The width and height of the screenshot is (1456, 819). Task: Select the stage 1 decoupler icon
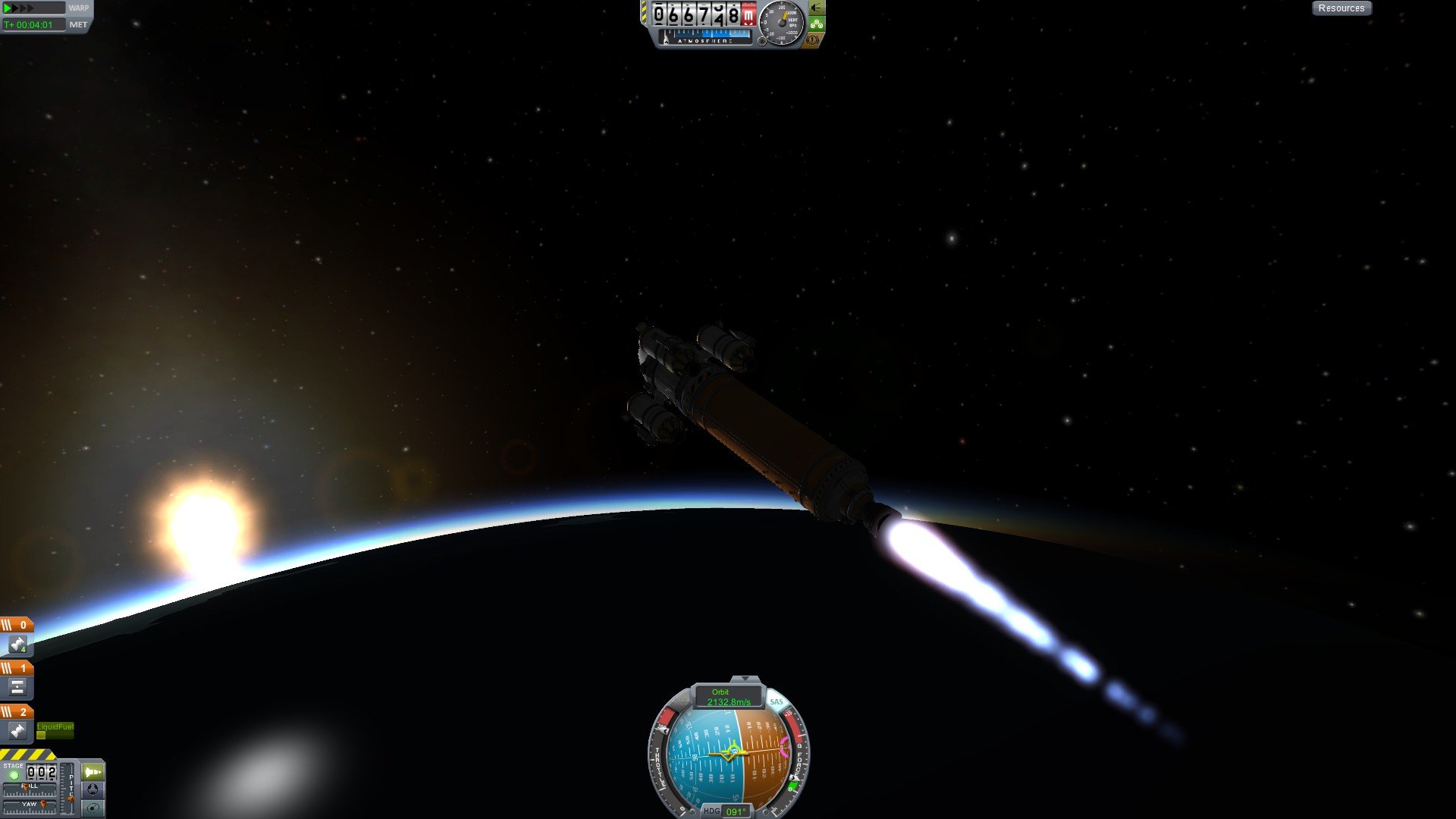17,688
